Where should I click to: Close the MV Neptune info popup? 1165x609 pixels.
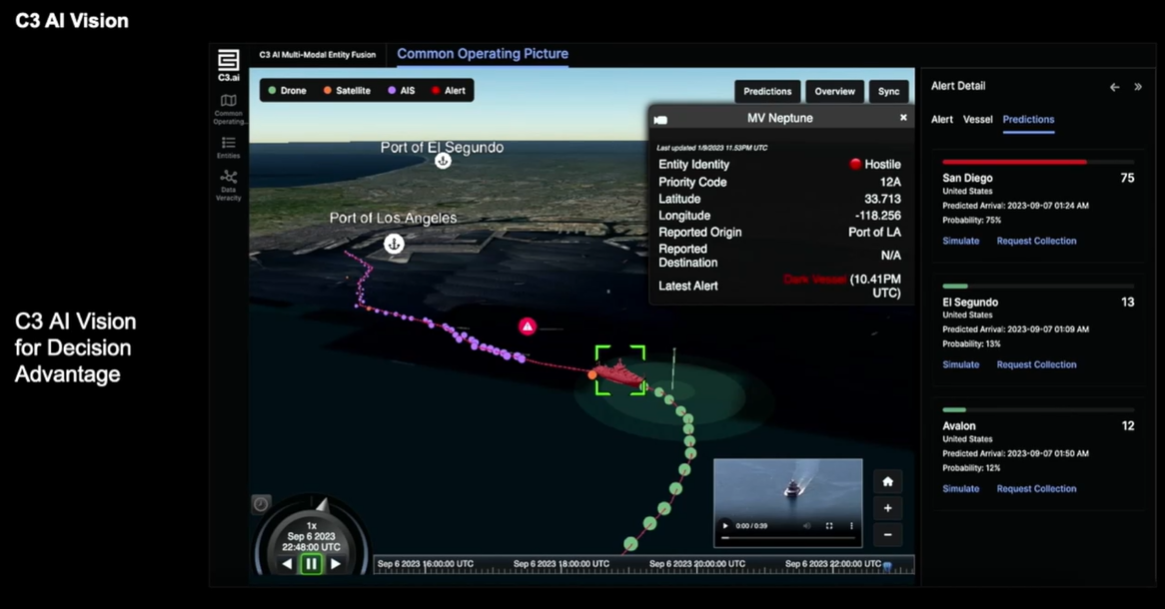[903, 118]
